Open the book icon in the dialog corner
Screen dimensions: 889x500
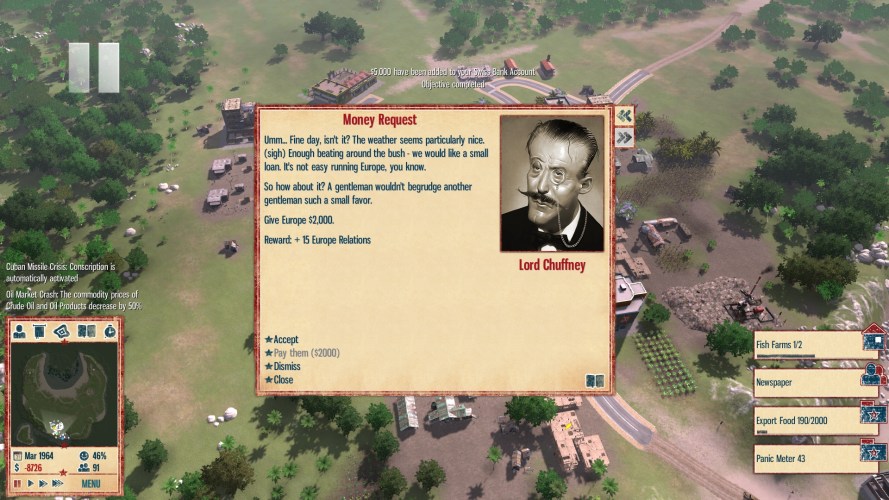(x=594, y=381)
